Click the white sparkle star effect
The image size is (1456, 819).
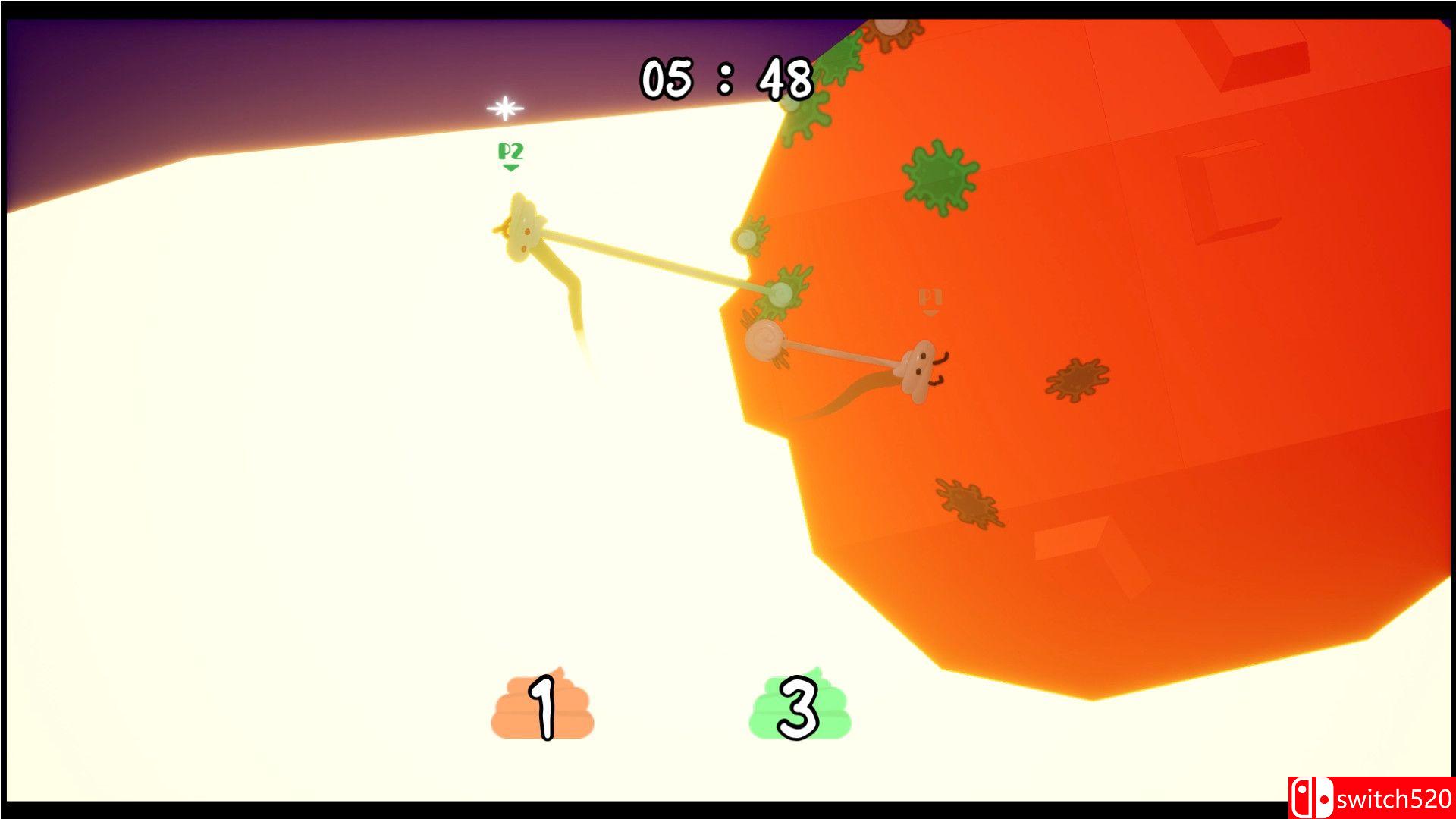click(x=504, y=108)
